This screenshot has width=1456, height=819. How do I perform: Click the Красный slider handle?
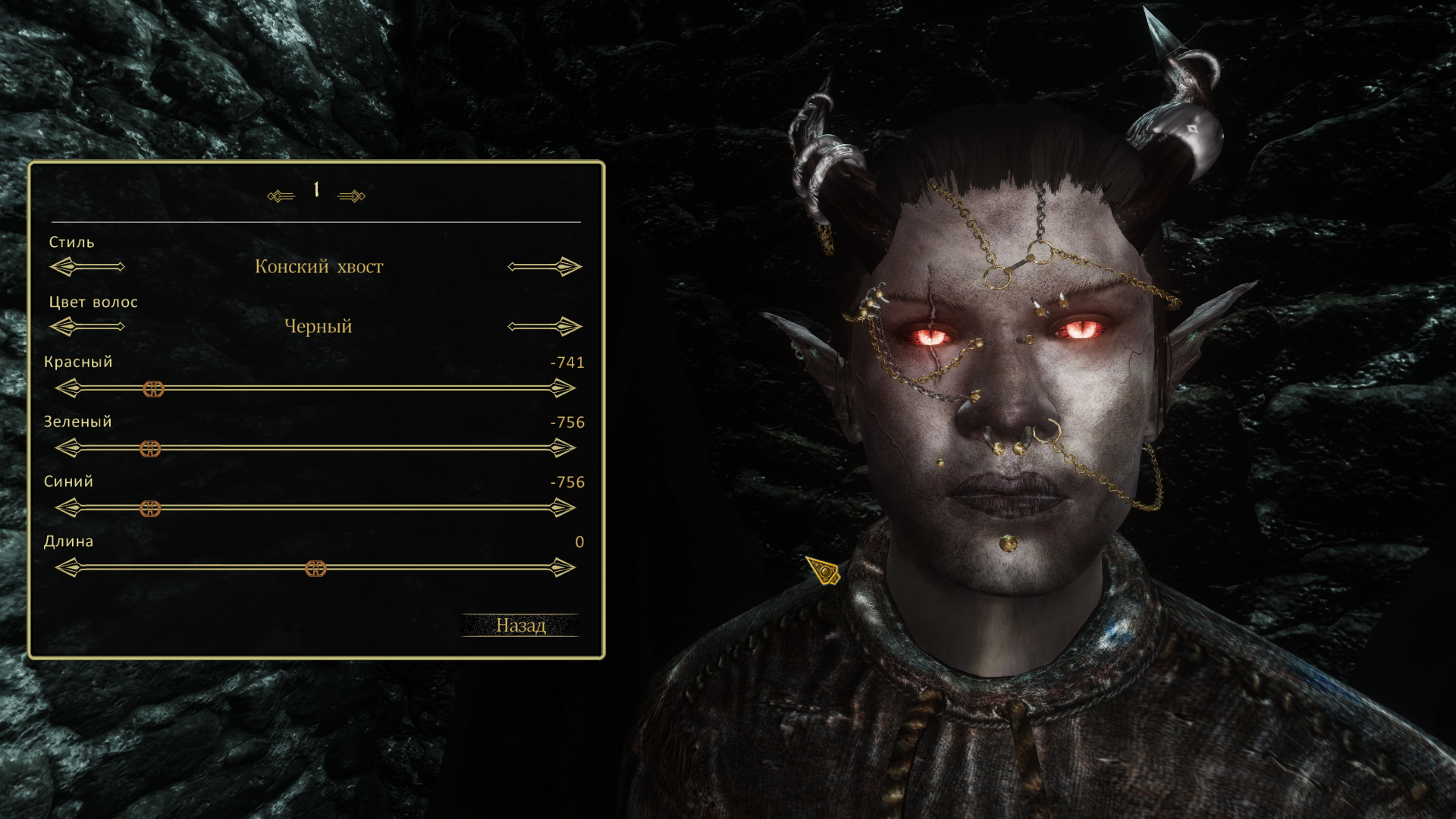point(153,389)
